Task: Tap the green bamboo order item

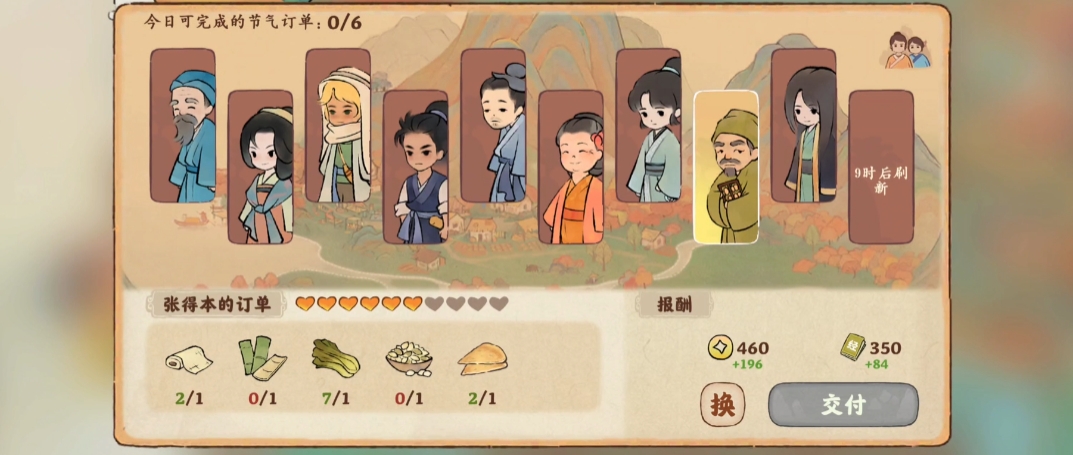Action: [258, 357]
